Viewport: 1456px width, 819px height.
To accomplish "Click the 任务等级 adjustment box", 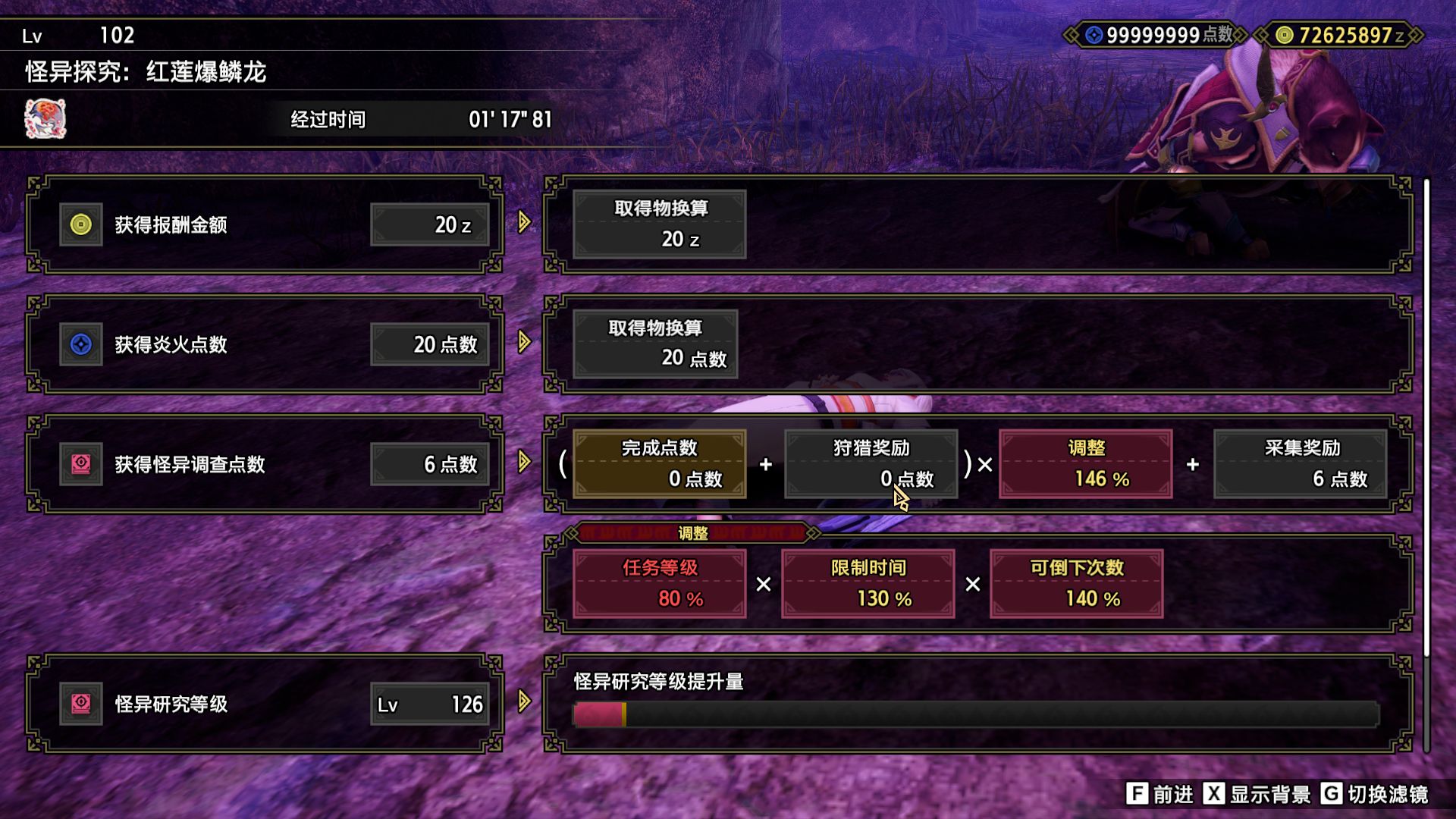I will [659, 584].
